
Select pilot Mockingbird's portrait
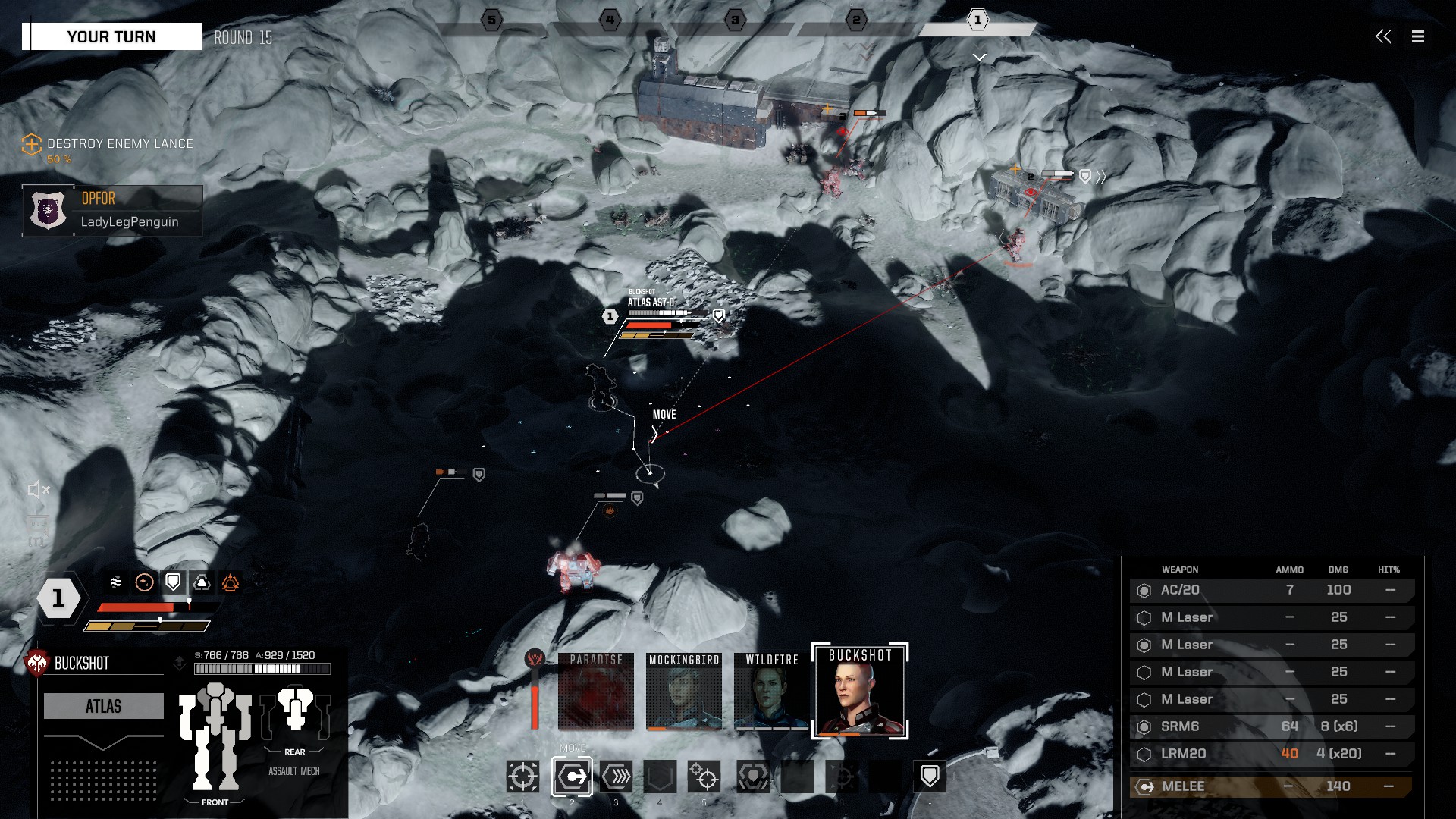(683, 691)
